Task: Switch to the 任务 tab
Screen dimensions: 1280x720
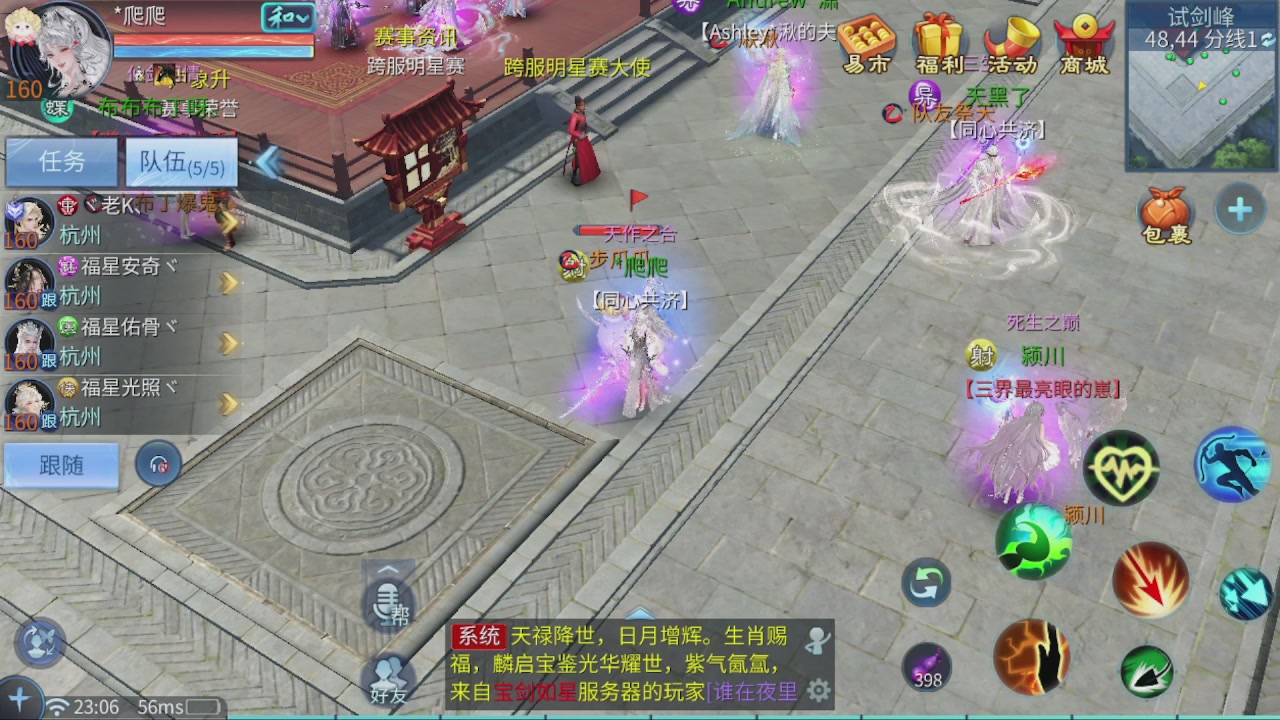Action: coord(61,163)
